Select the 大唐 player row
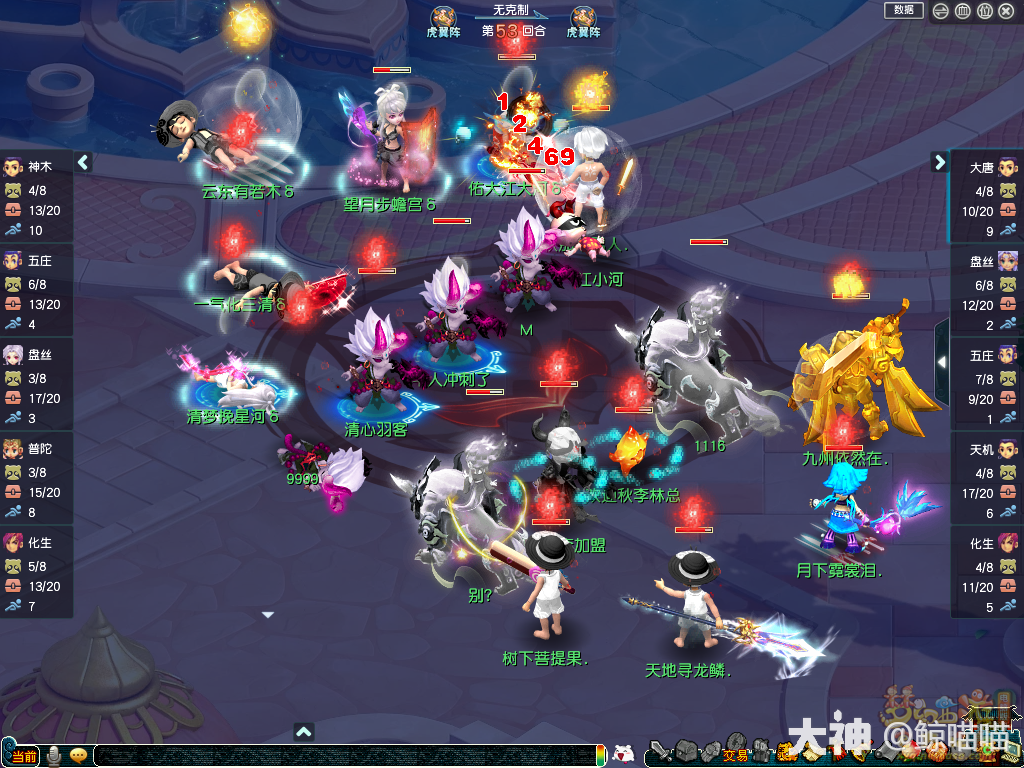The width and height of the screenshot is (1024, 768). [x=986, y=197]
